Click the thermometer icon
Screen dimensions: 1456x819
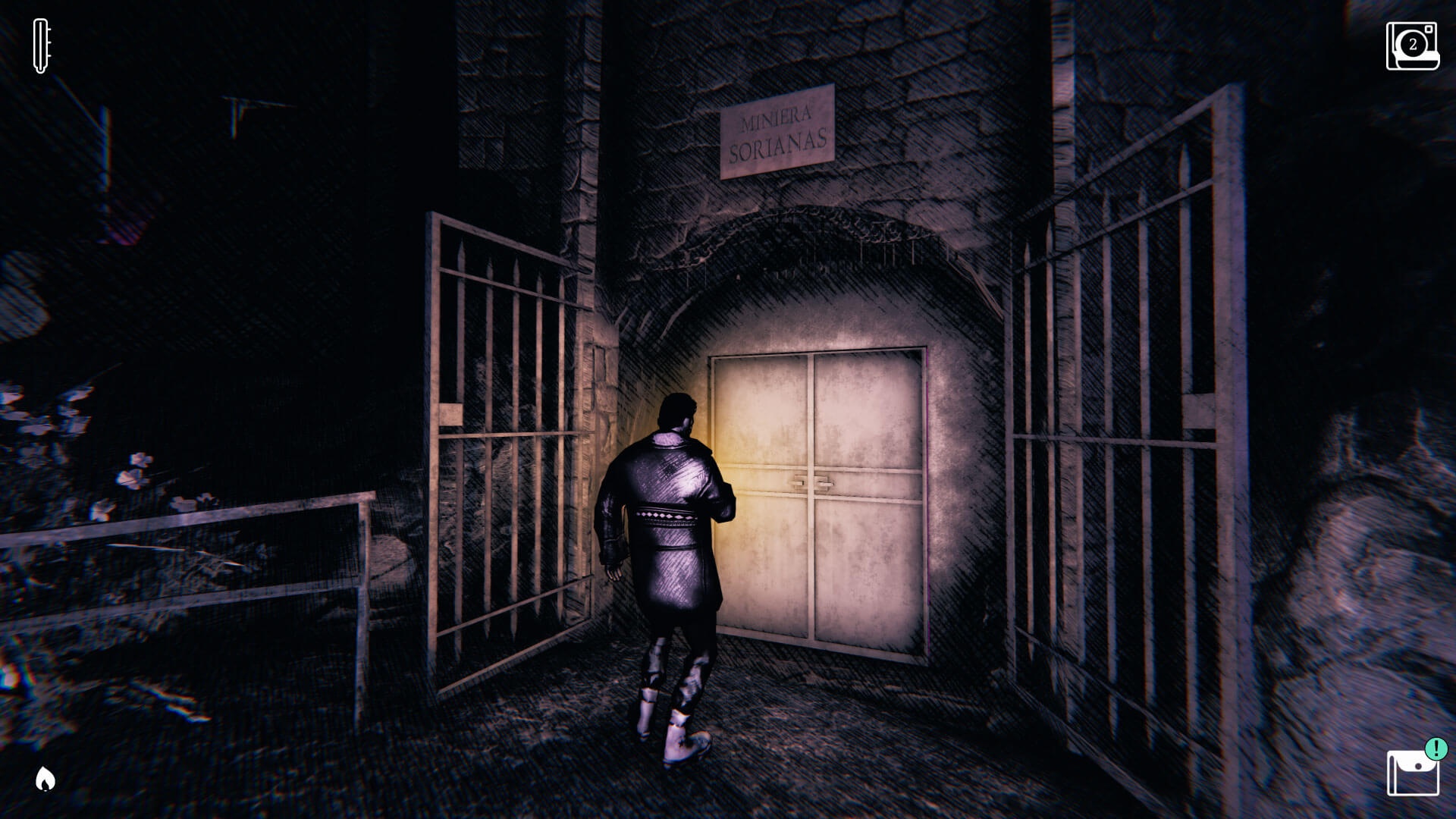(x=42, y=46)
